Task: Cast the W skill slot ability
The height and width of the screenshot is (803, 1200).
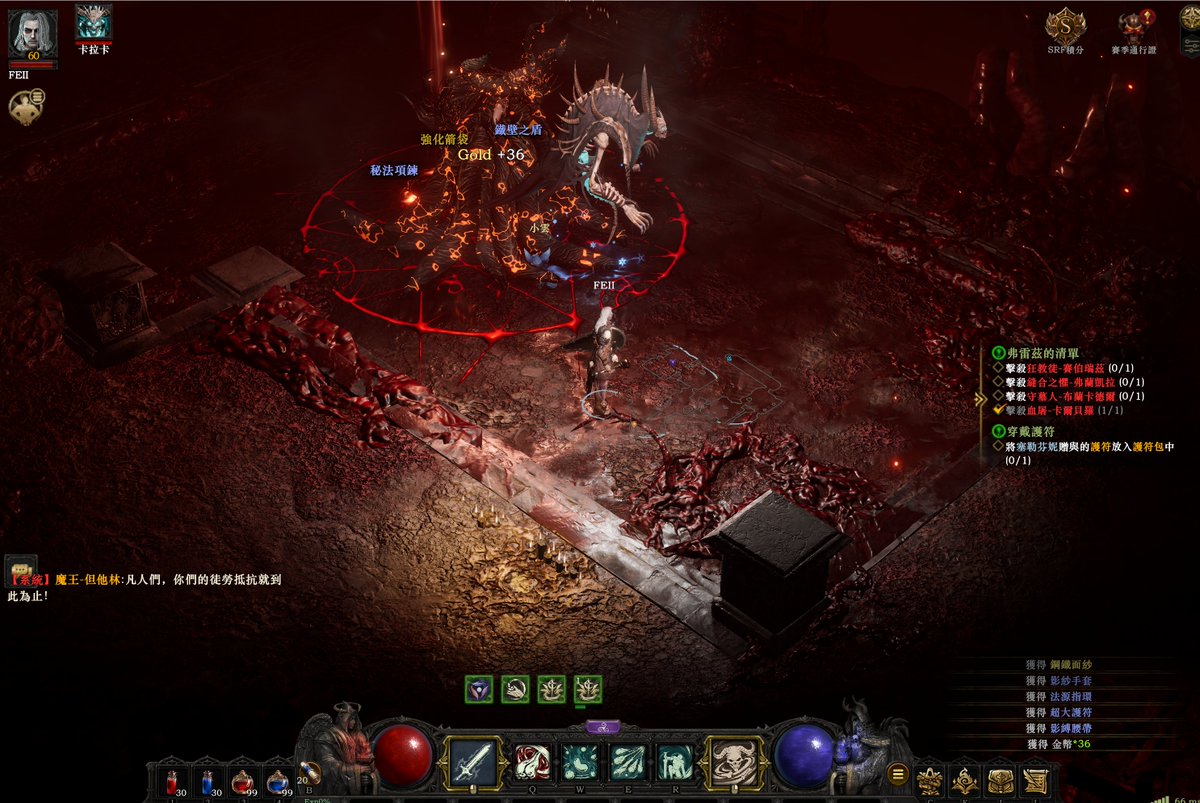Action: 580,763
